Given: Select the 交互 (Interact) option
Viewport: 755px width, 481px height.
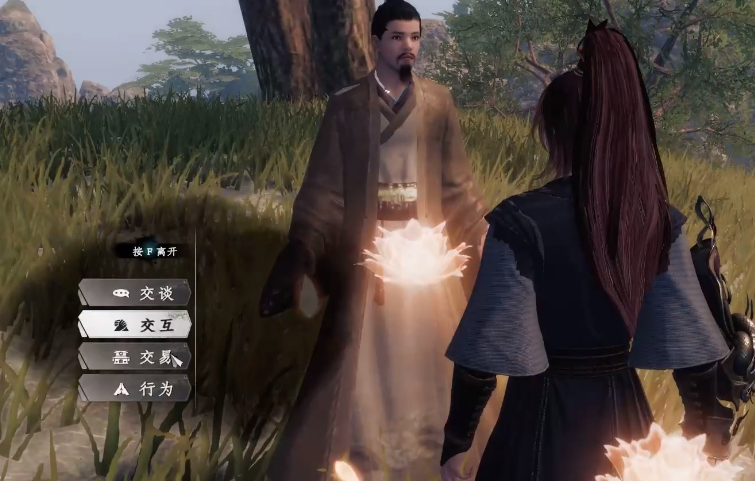Looking at the screenshot, I should pos(135,325).
